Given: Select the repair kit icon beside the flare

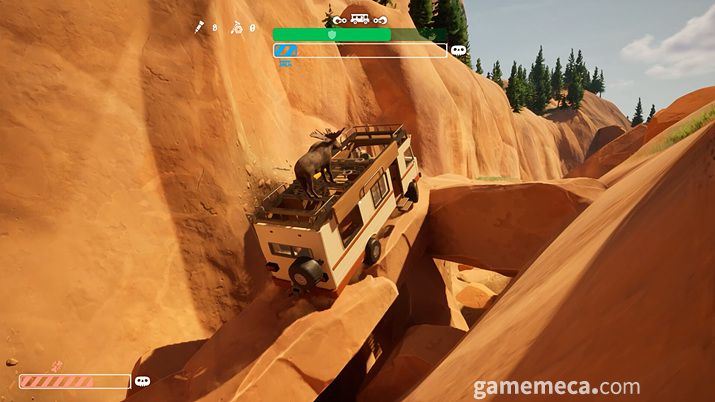Looking at the screenshot, I should pyautogui.click(x=237, y=28).
